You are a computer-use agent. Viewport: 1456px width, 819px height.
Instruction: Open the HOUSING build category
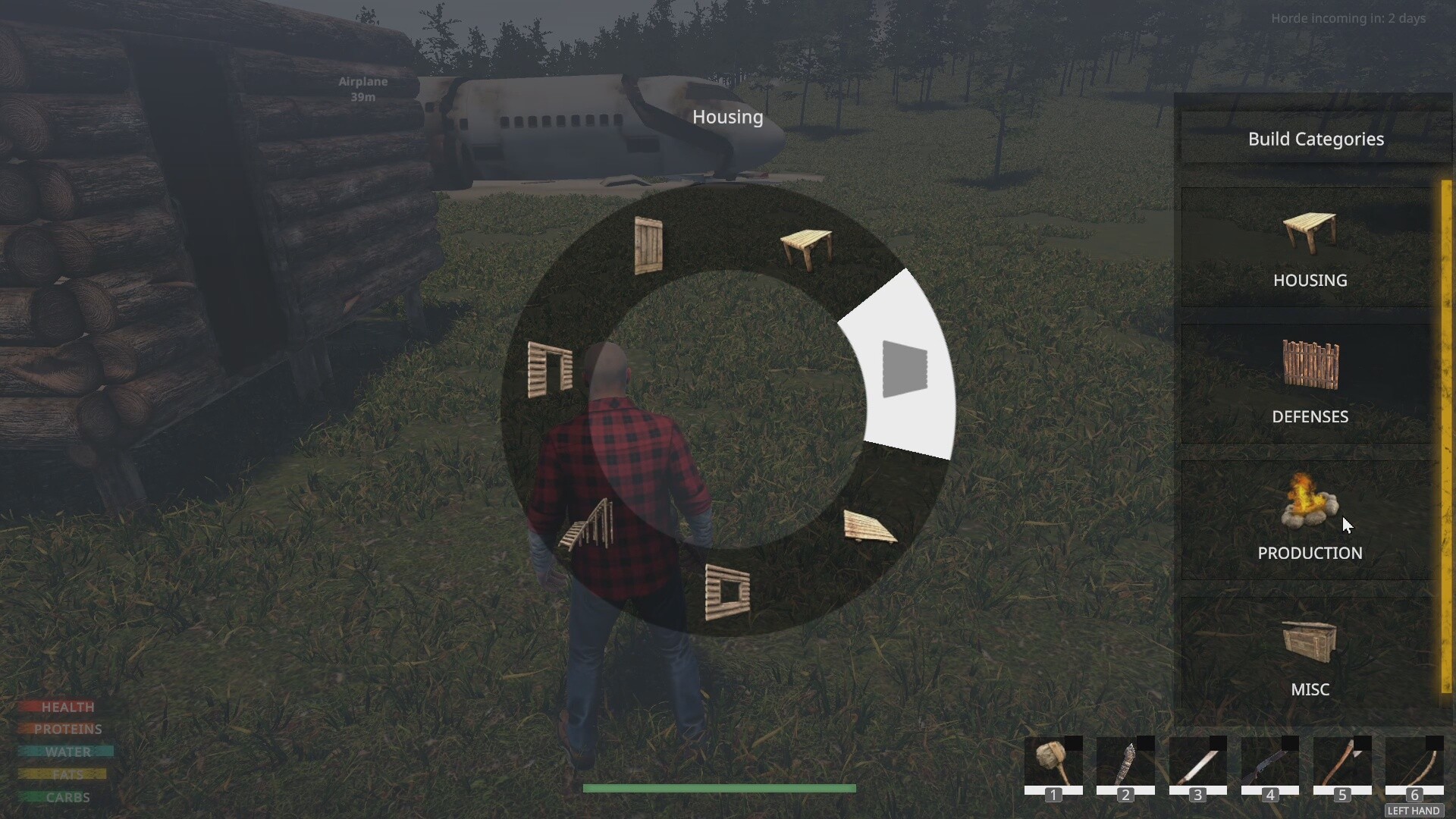click(1310, 250)
